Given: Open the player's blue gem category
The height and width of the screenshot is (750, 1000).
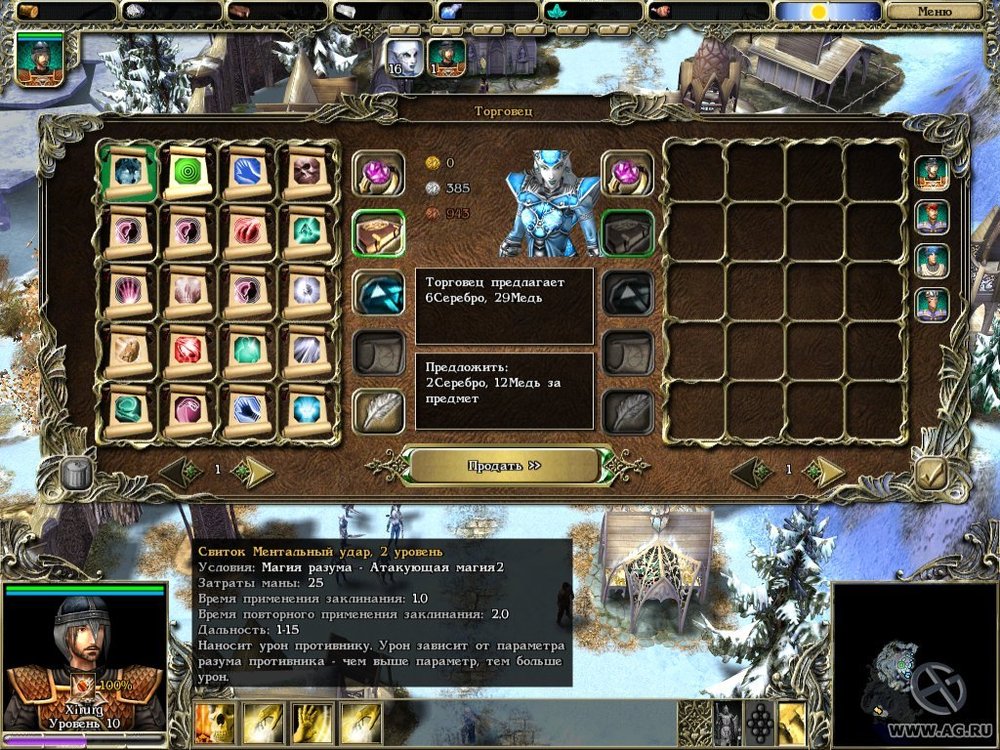Looking at the screenshot, I should click(x=378, y=292).
